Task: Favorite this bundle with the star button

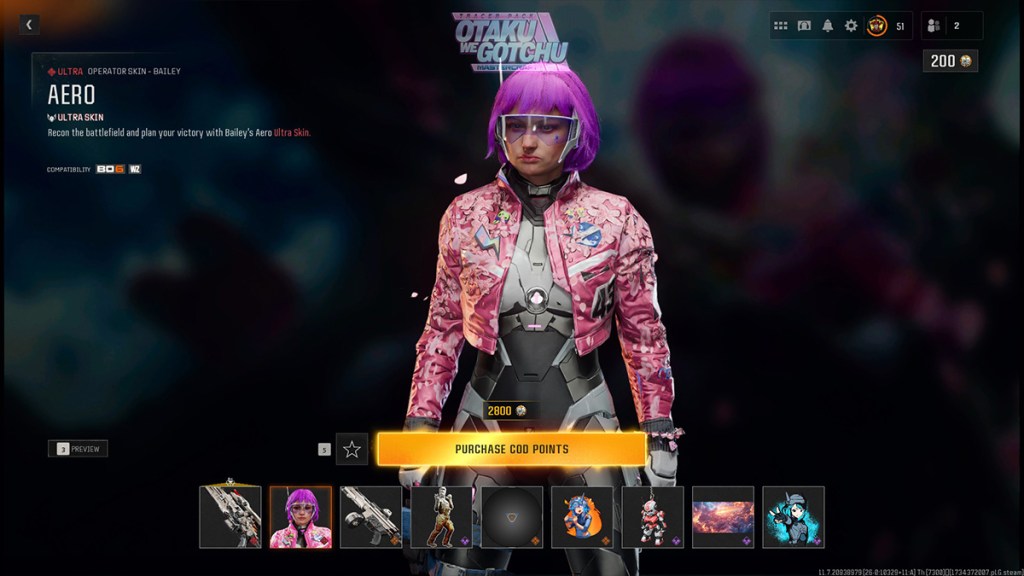Action: coord(352,449)
